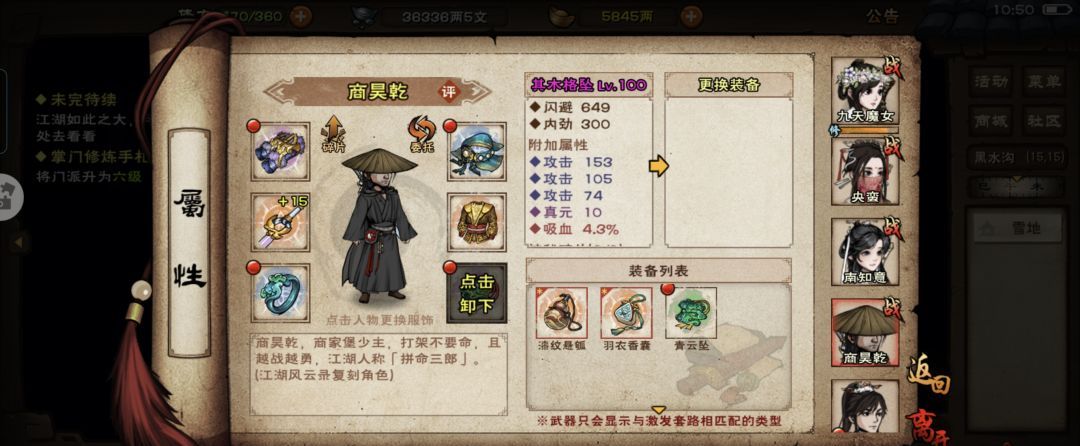Screen dimensions: 1080x446
Task: Pick the 青云坠 pendant item
Action: [x=692, y=313]
